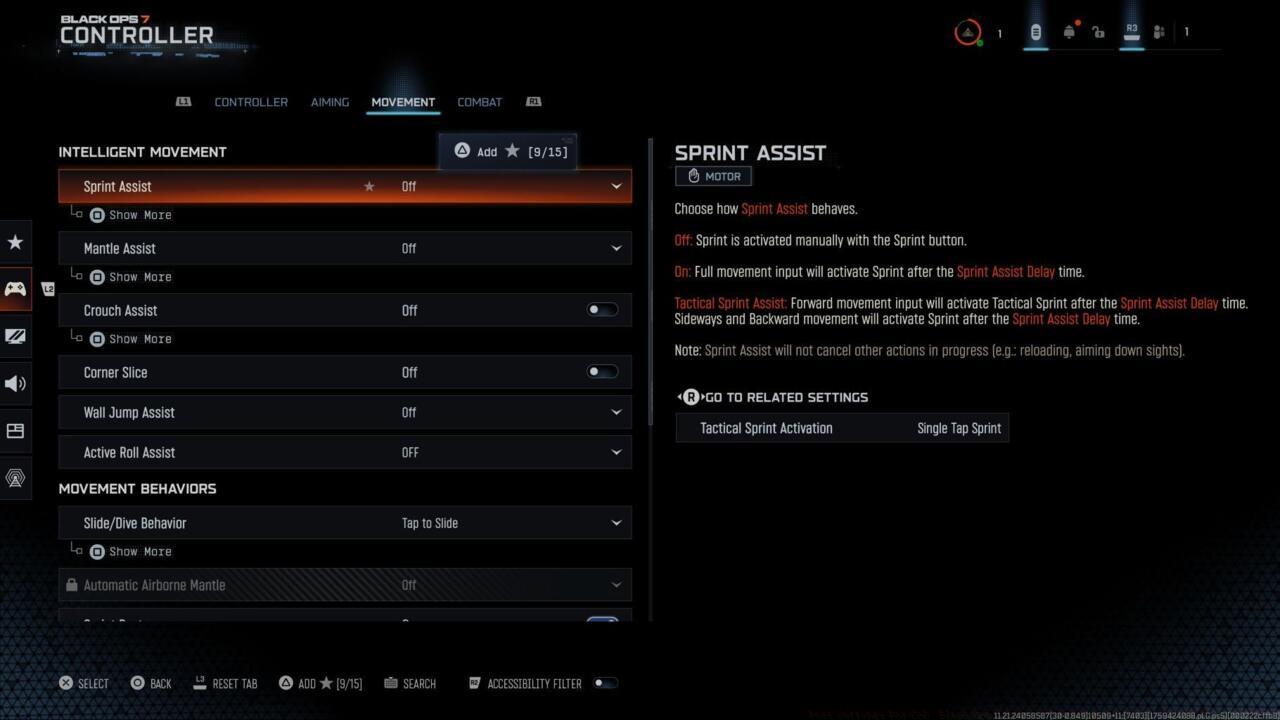Open the graphics/display settings sidebar icon
This screenshot has height=720, width=1280.
(16, 336)
